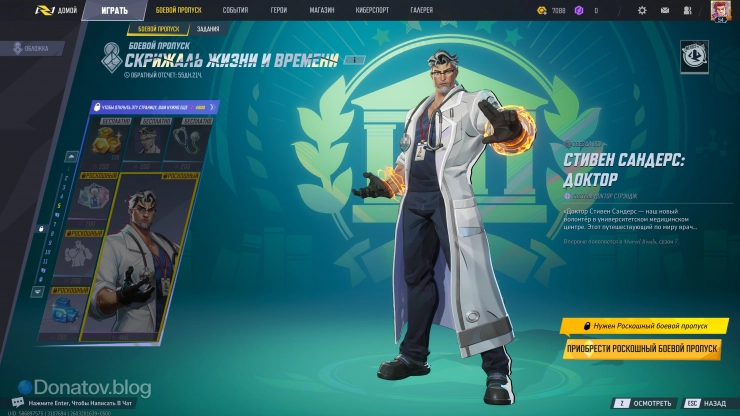Open the Герои (Heroes) section
The image size is (740, 416).
(278, 11)
